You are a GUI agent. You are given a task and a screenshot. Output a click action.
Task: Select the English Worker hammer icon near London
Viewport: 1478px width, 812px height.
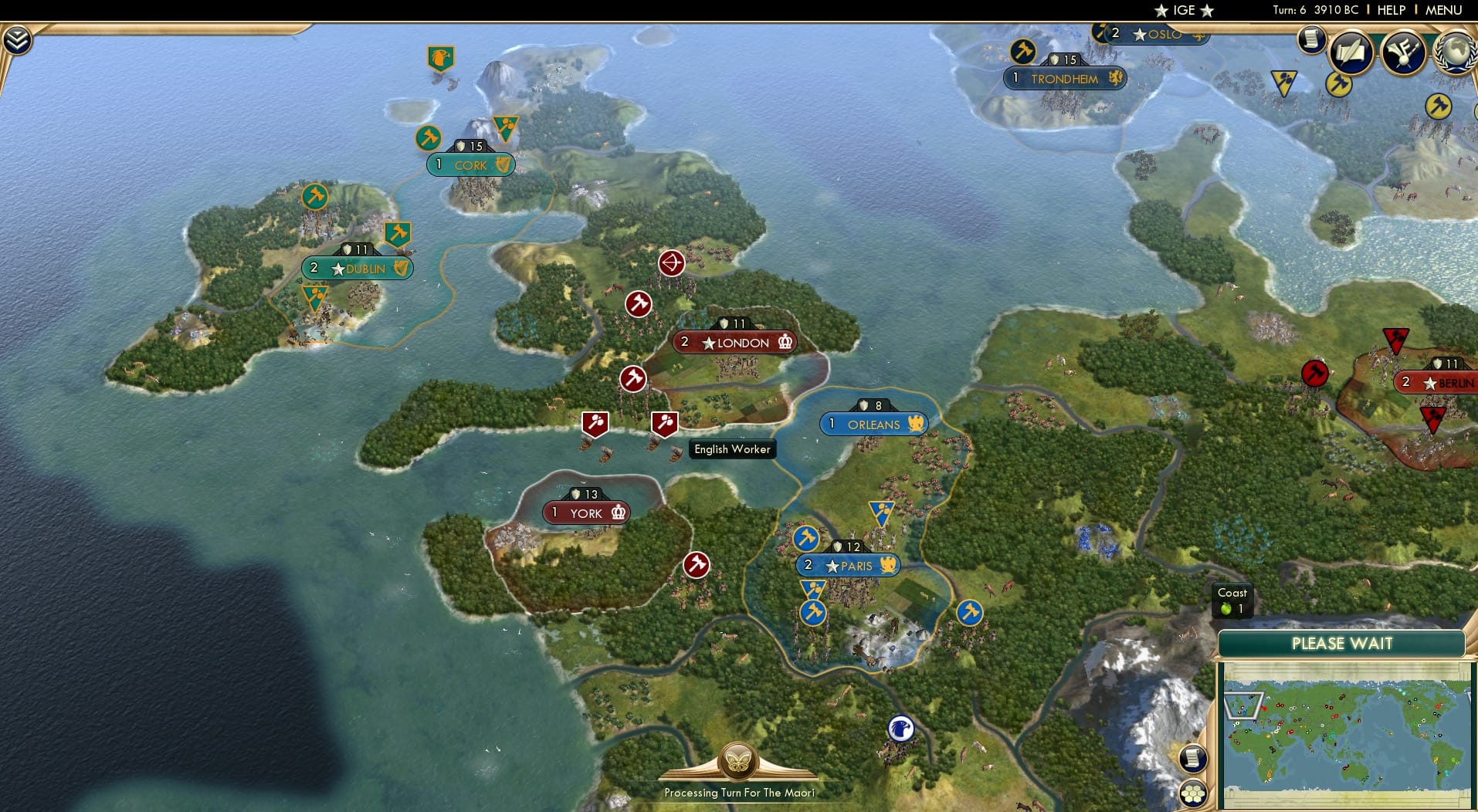pyautogui.click(x=666, y=423)
